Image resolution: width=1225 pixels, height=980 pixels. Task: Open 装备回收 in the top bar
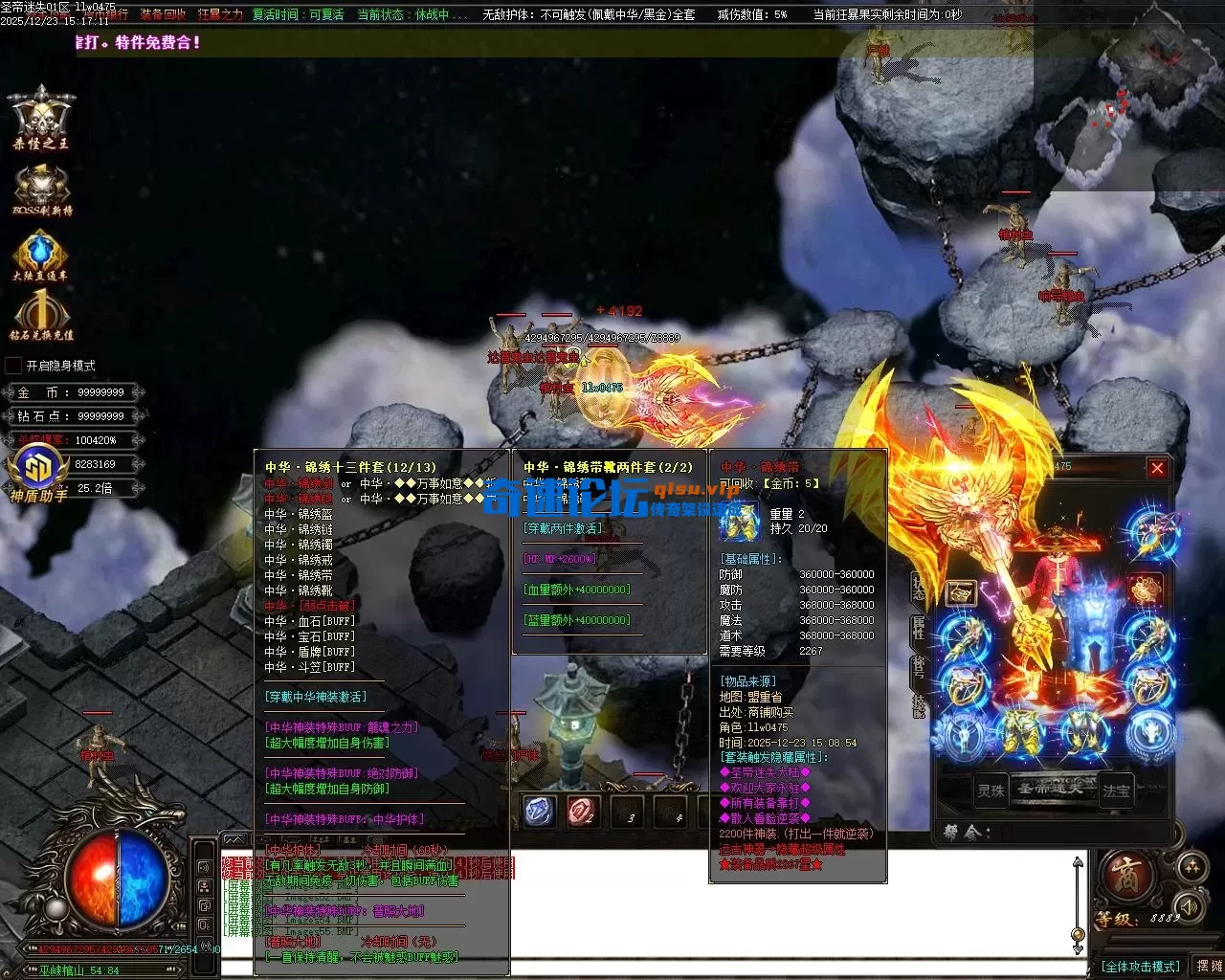tap(163, 15)
